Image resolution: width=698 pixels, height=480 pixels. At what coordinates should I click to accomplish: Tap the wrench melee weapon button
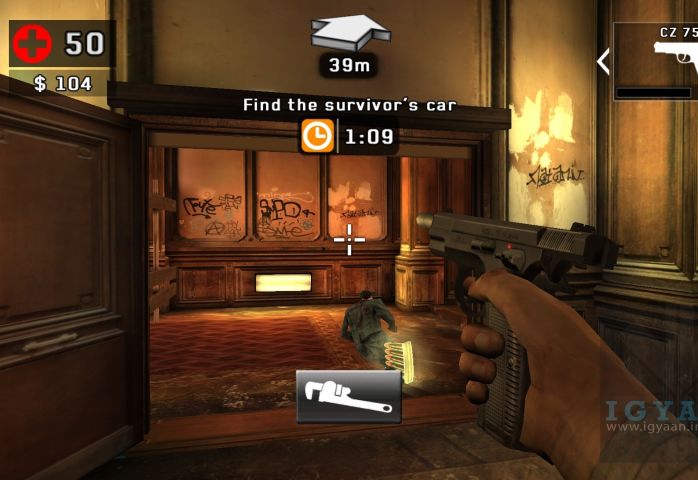(348, 397)
